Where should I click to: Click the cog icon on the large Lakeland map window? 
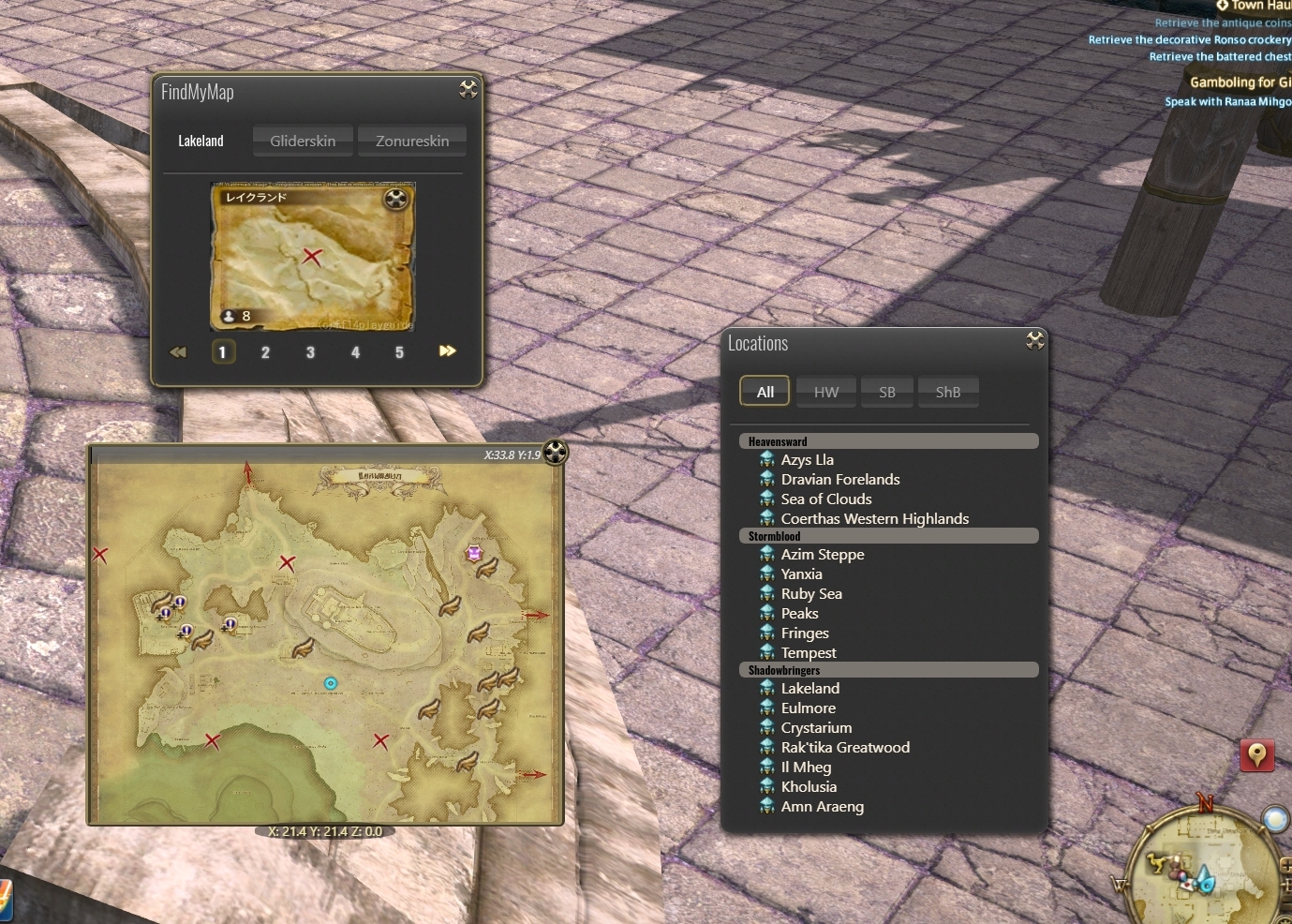tap(555, 452)
